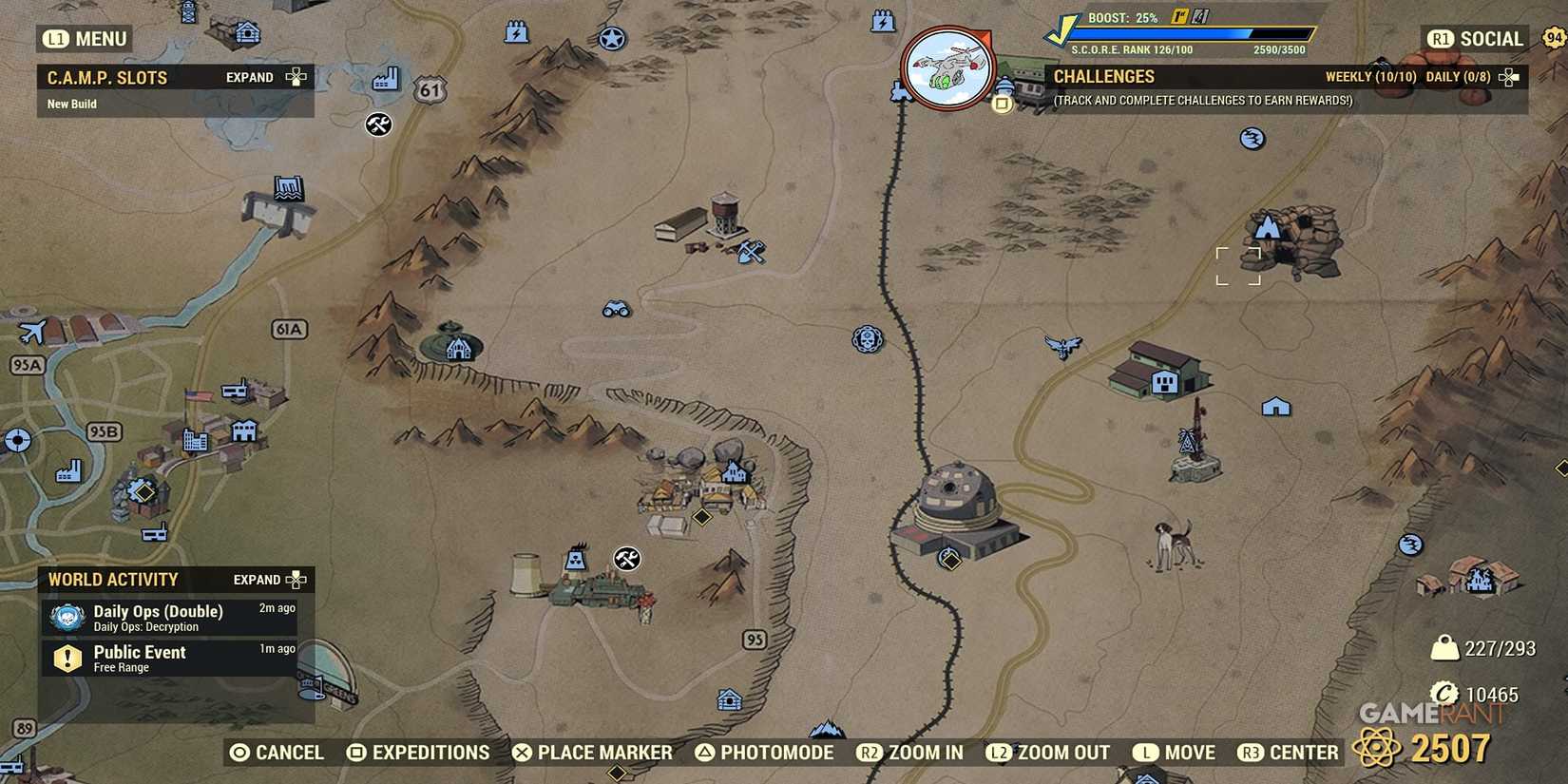Click the binoculars overlook map marker
Screen dimensions: 1568x784
pyautogui.click(x=618, y=310)
